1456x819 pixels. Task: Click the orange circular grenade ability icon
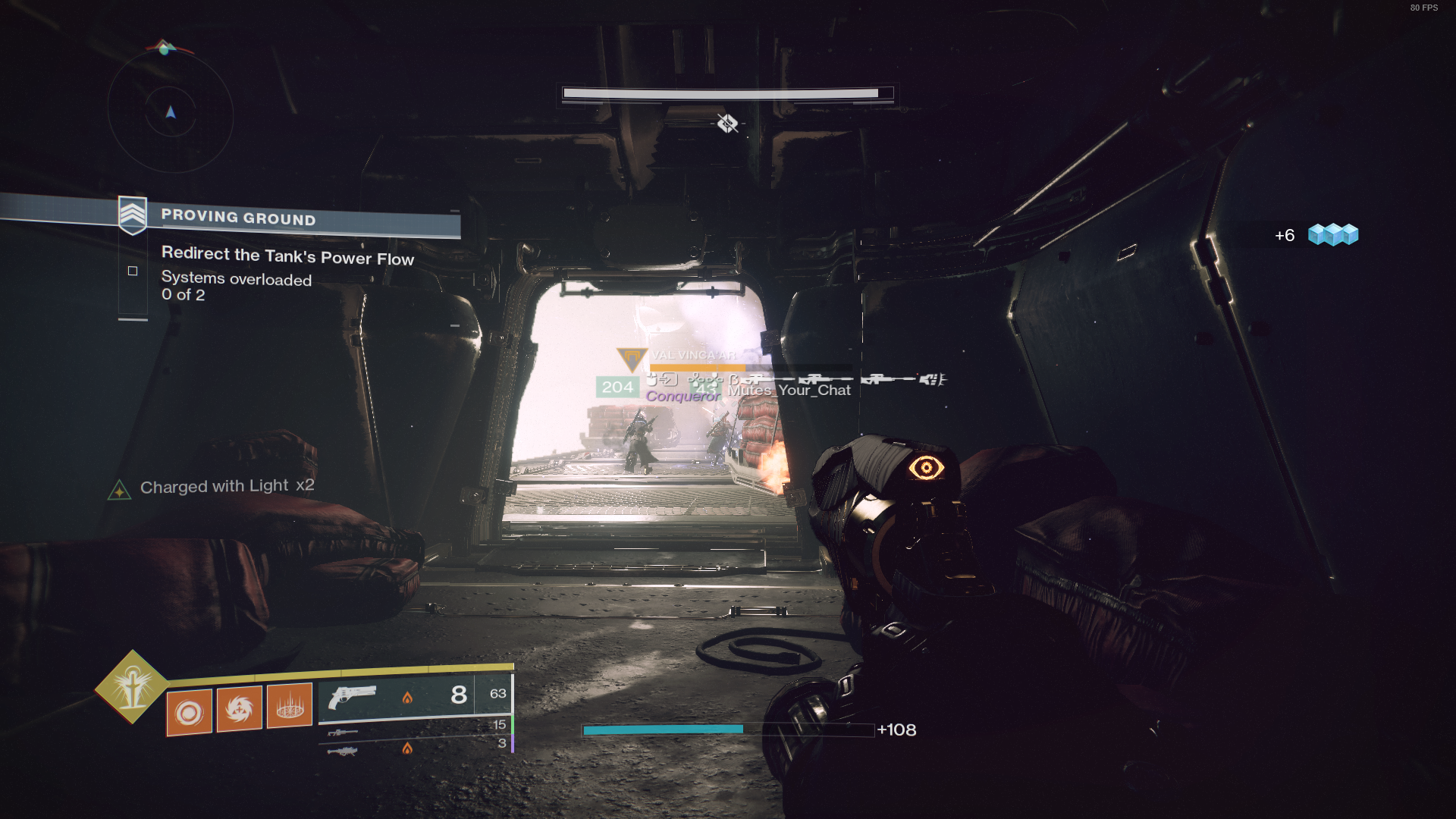point(190,712)
